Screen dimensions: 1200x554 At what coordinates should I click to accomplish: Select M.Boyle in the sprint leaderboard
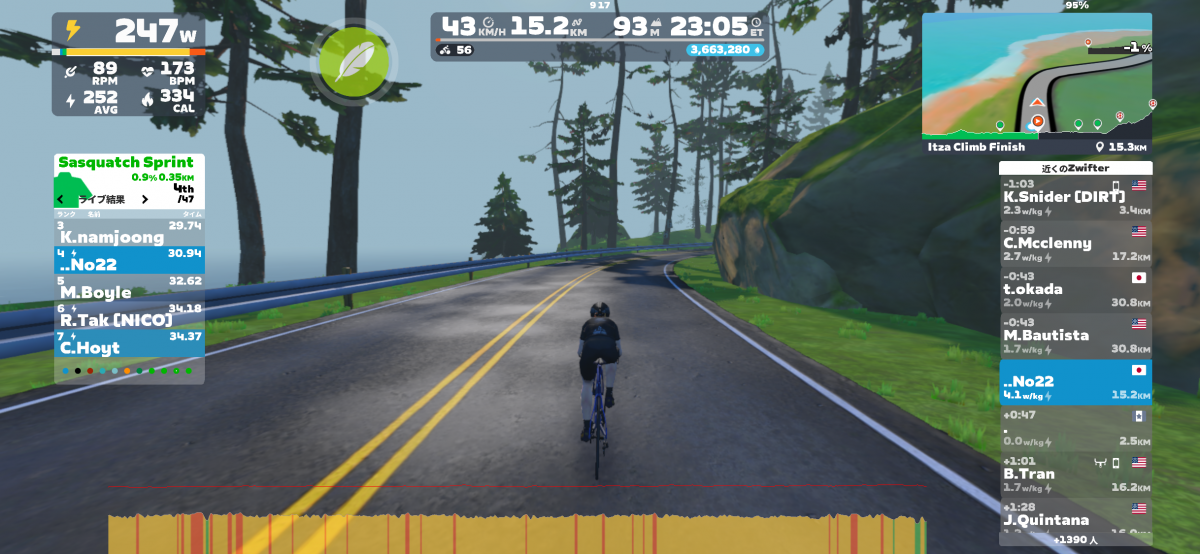coord(129,288)
